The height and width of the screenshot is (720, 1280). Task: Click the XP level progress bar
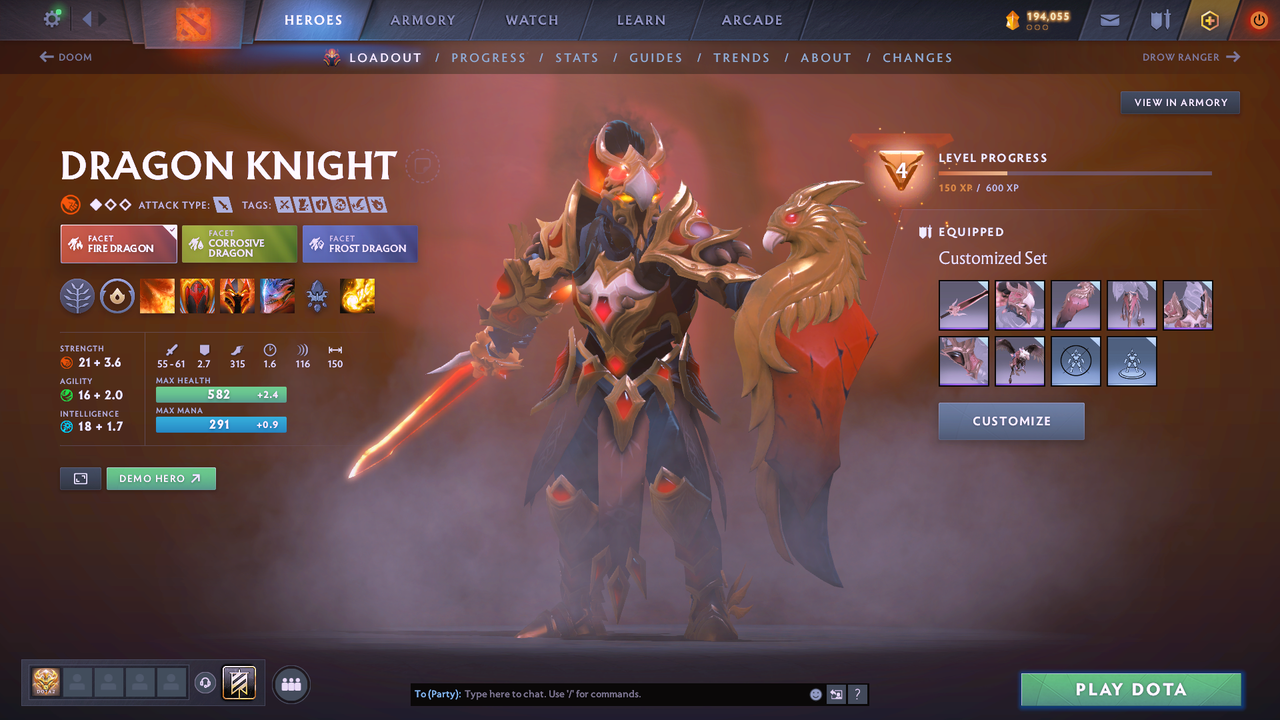tap(1075, 172)
